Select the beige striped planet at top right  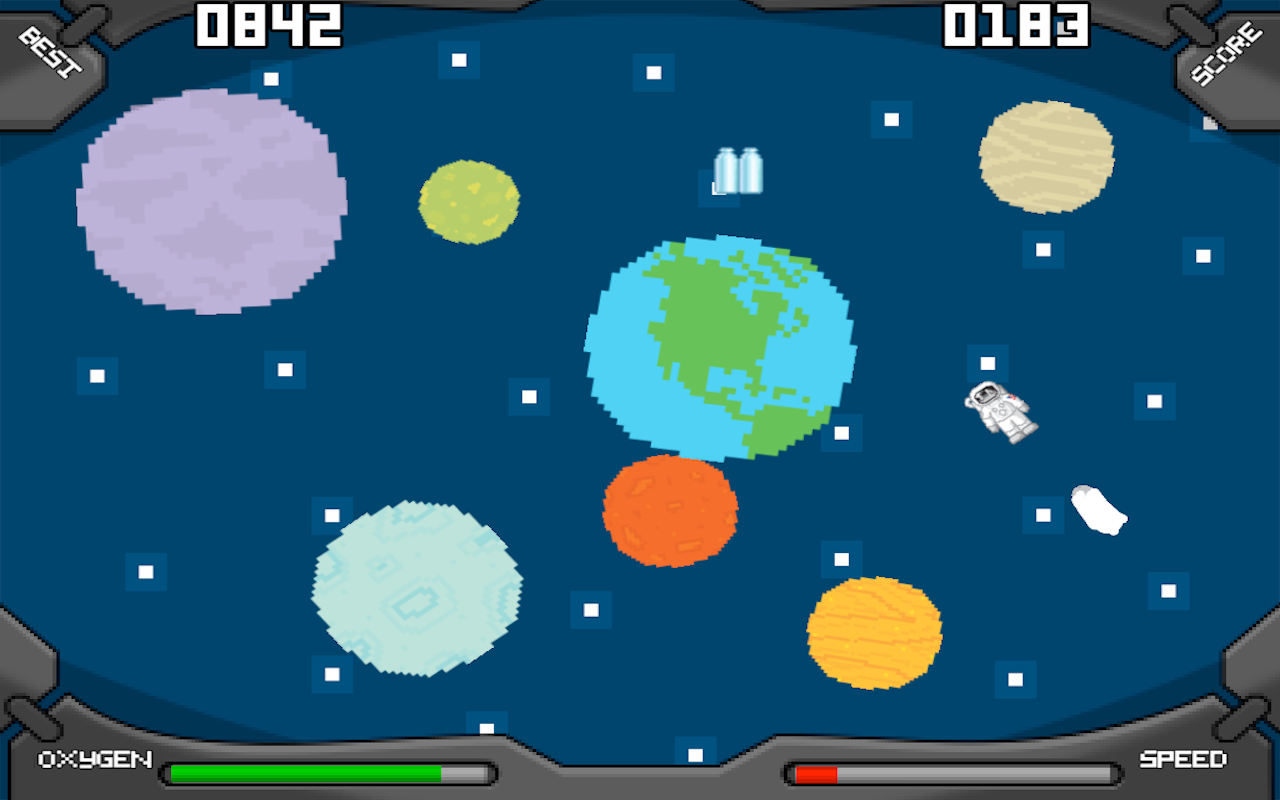[1047, 157]
